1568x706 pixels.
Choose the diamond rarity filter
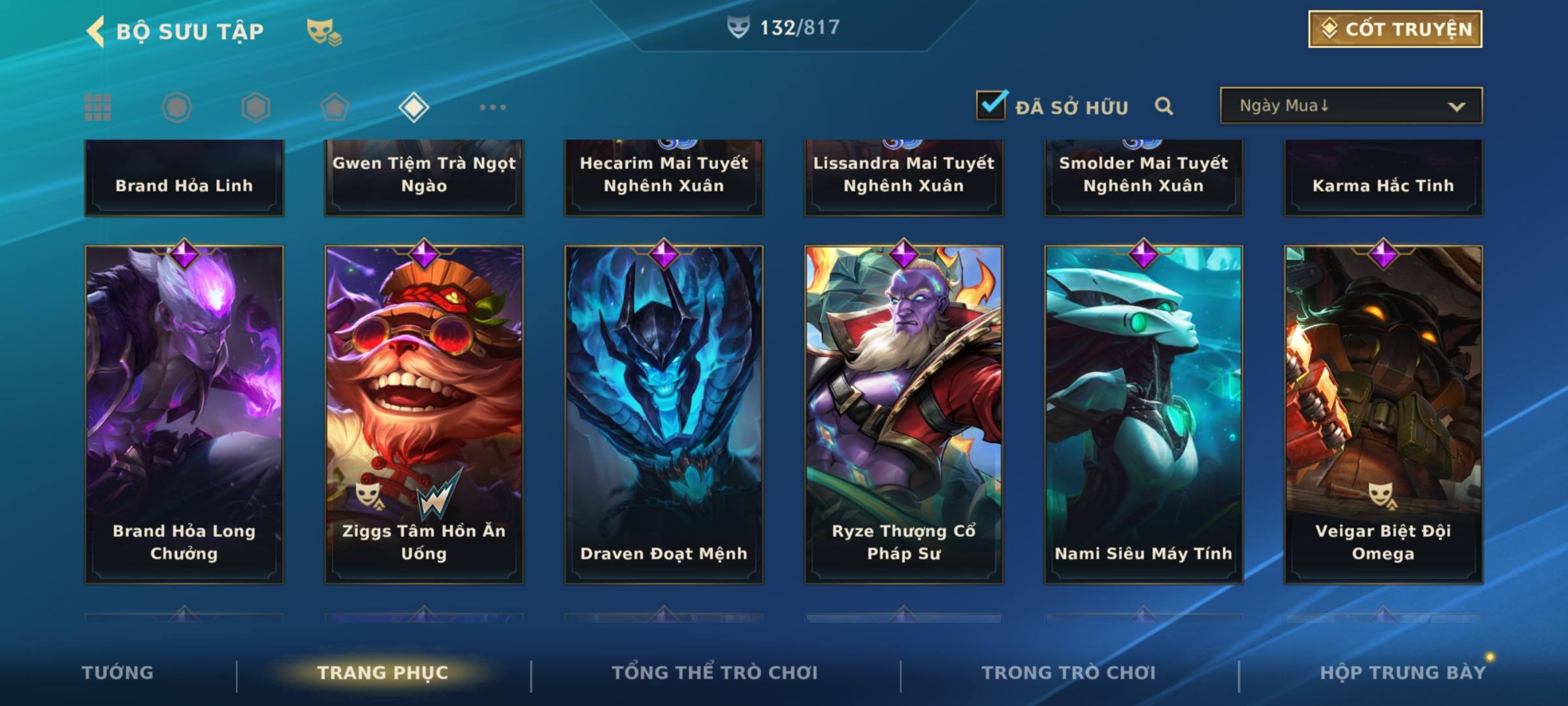414,107
